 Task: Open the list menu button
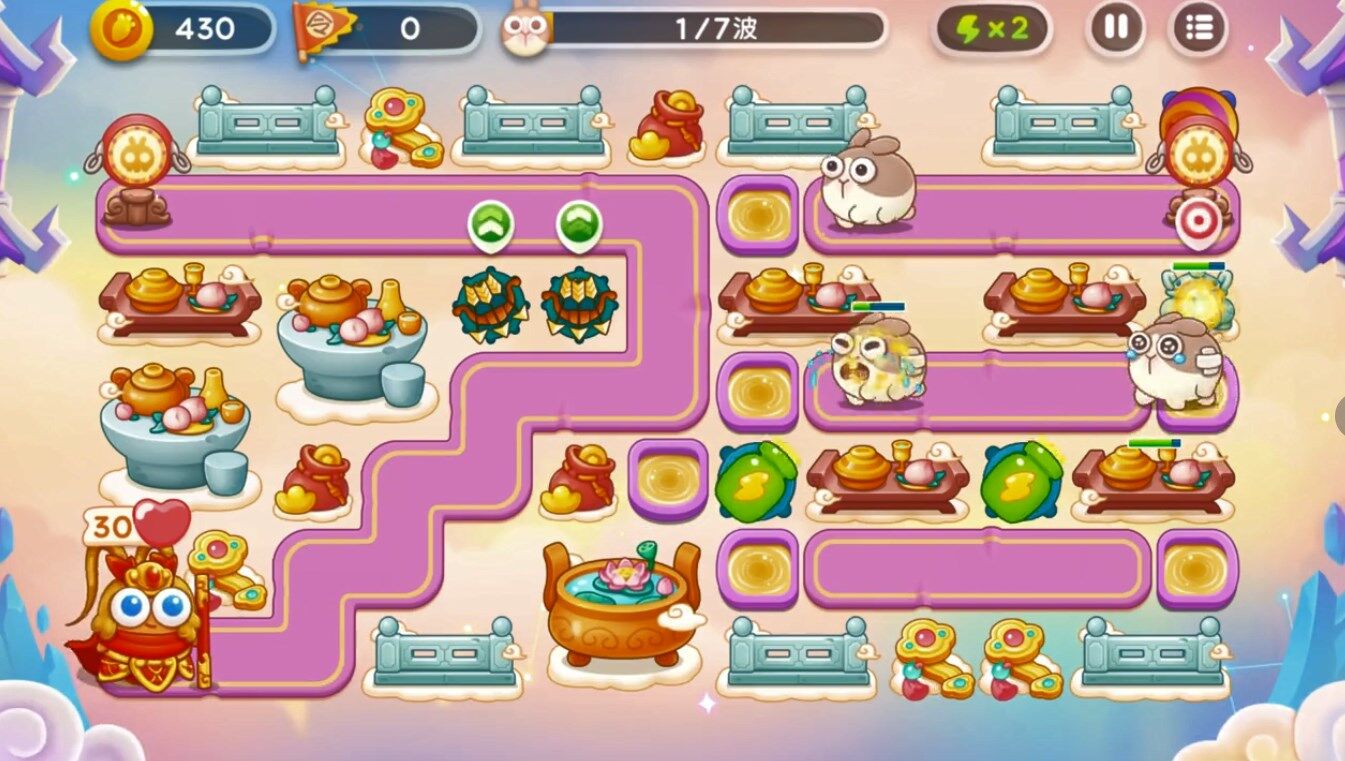(x=1198, y=29)
